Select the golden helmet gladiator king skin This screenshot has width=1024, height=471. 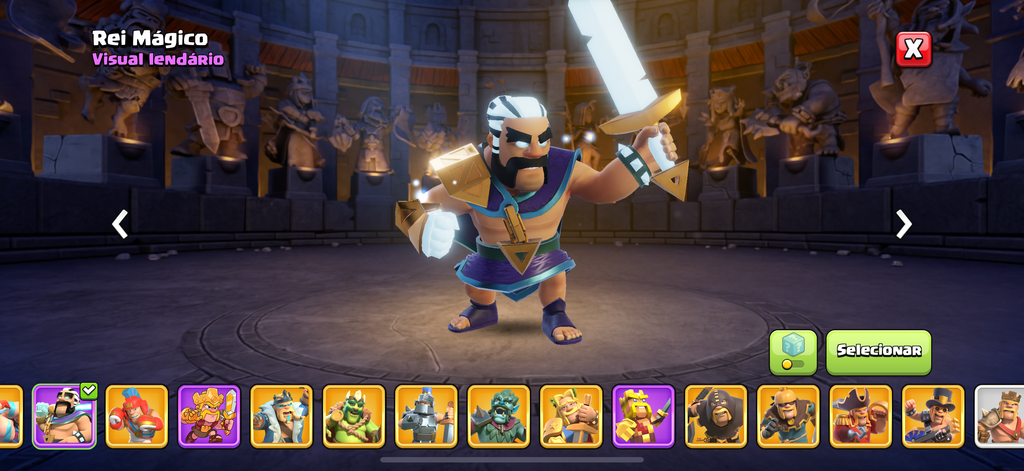pyautogui.click(x=788, y=415)
